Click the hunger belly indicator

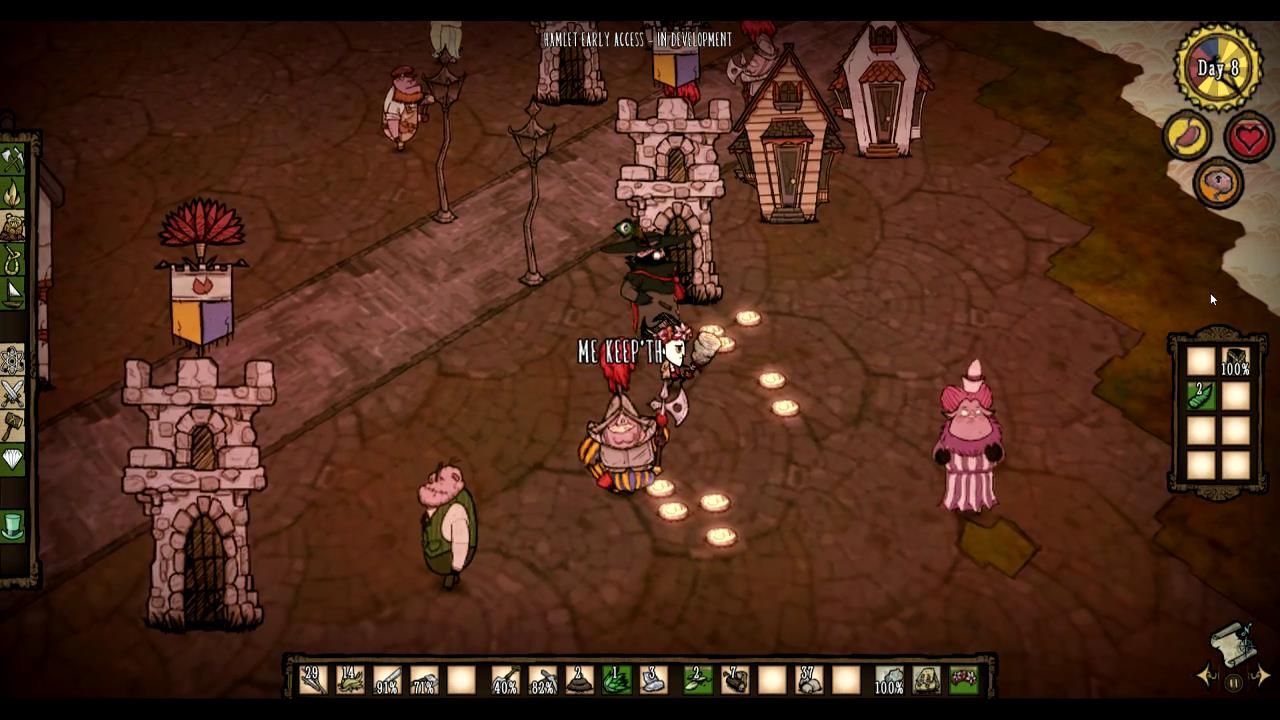pos(1186,133)
